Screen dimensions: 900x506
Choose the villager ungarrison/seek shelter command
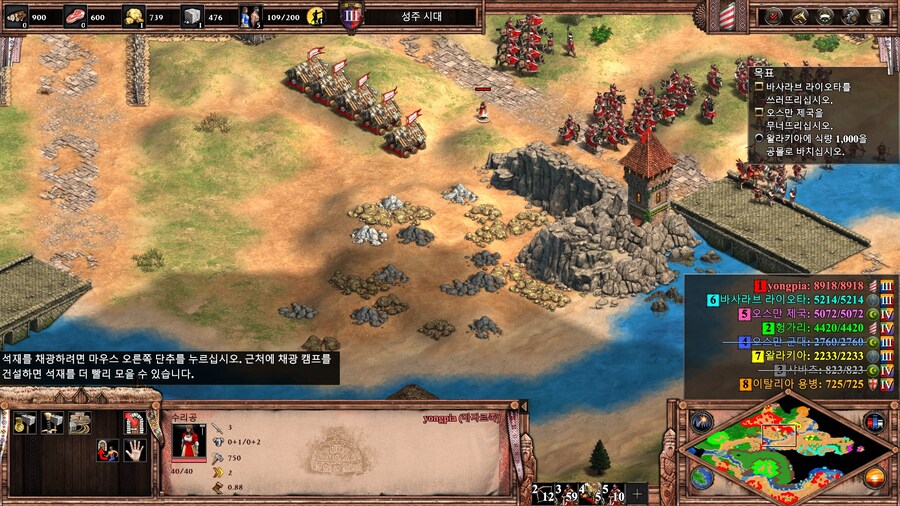[106, 450]
